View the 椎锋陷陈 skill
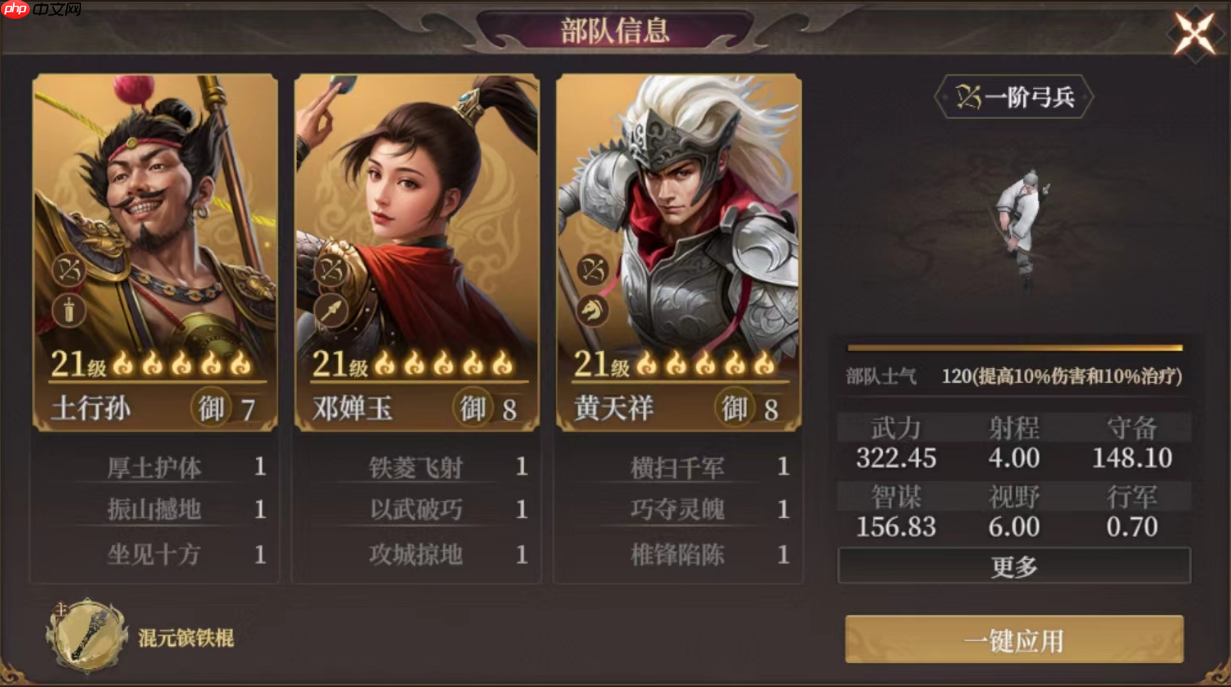This screenshot has width=1231, height=687. pos(679,554)
